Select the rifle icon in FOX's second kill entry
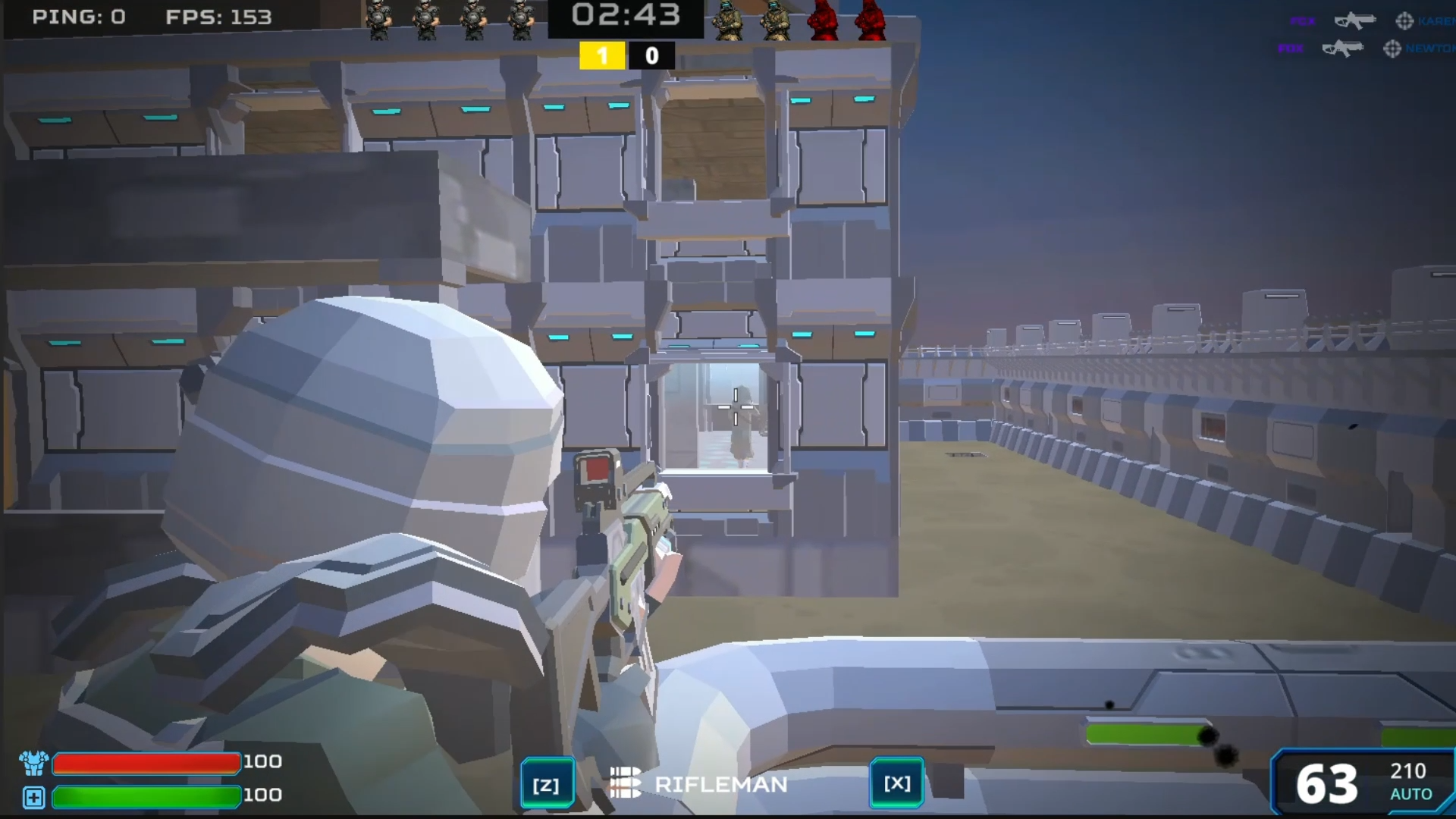Viewport: 1456px width, 819px height. (x=1344, y=49)
